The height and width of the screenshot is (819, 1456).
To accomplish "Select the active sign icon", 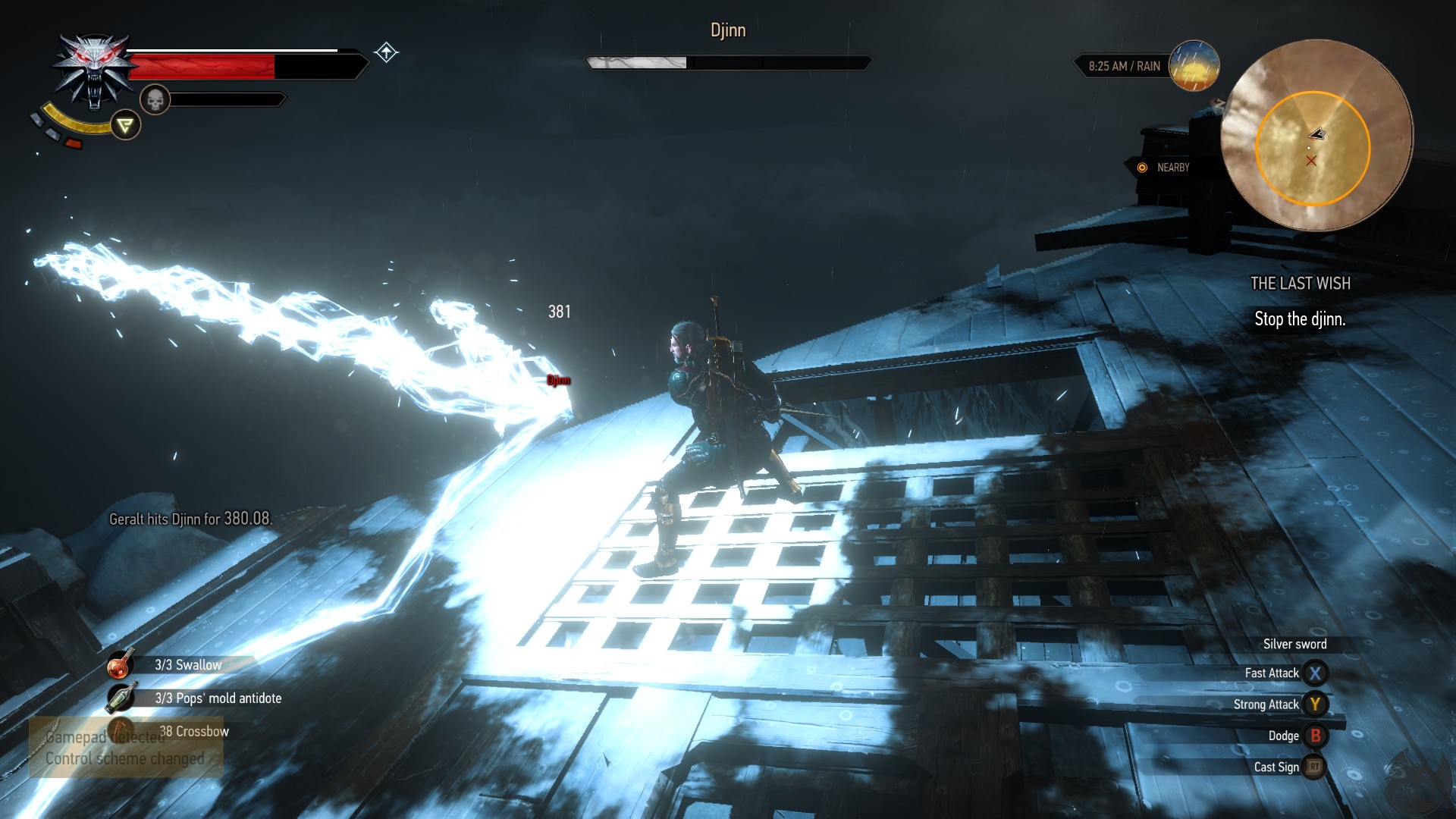I will pos(126,125).
